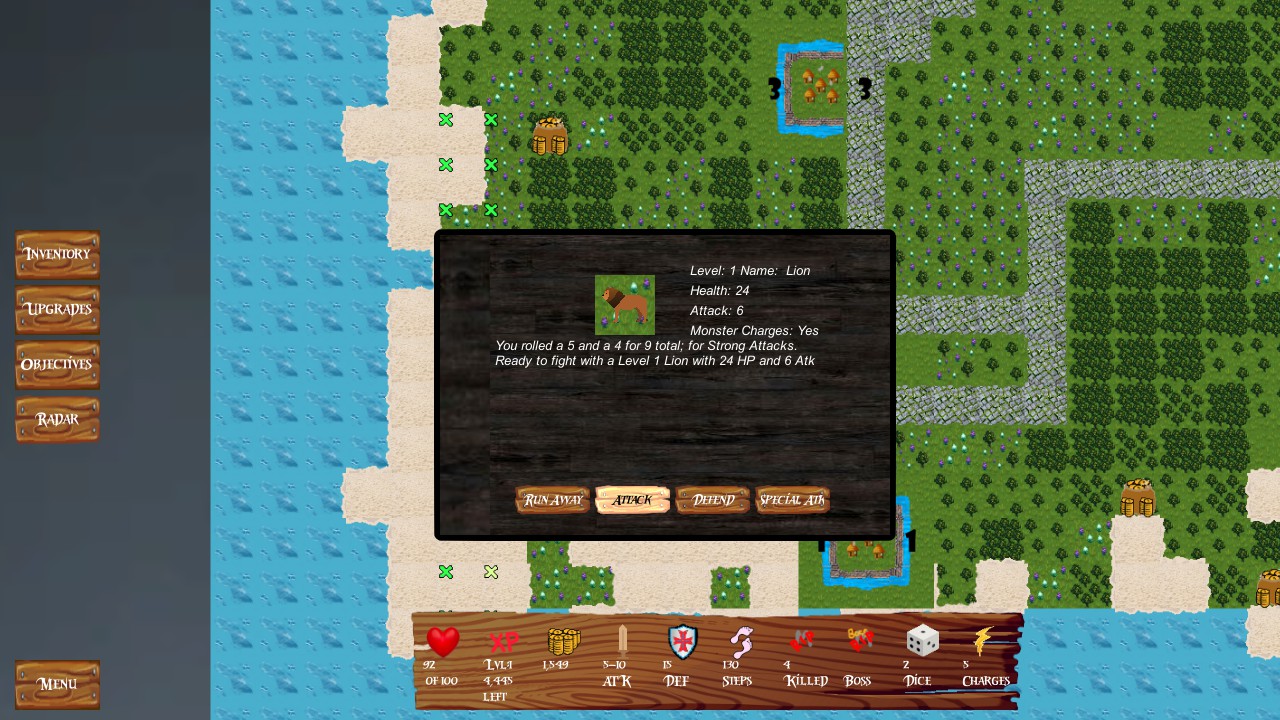Click the footsteps Steps icon

(739, 643)
